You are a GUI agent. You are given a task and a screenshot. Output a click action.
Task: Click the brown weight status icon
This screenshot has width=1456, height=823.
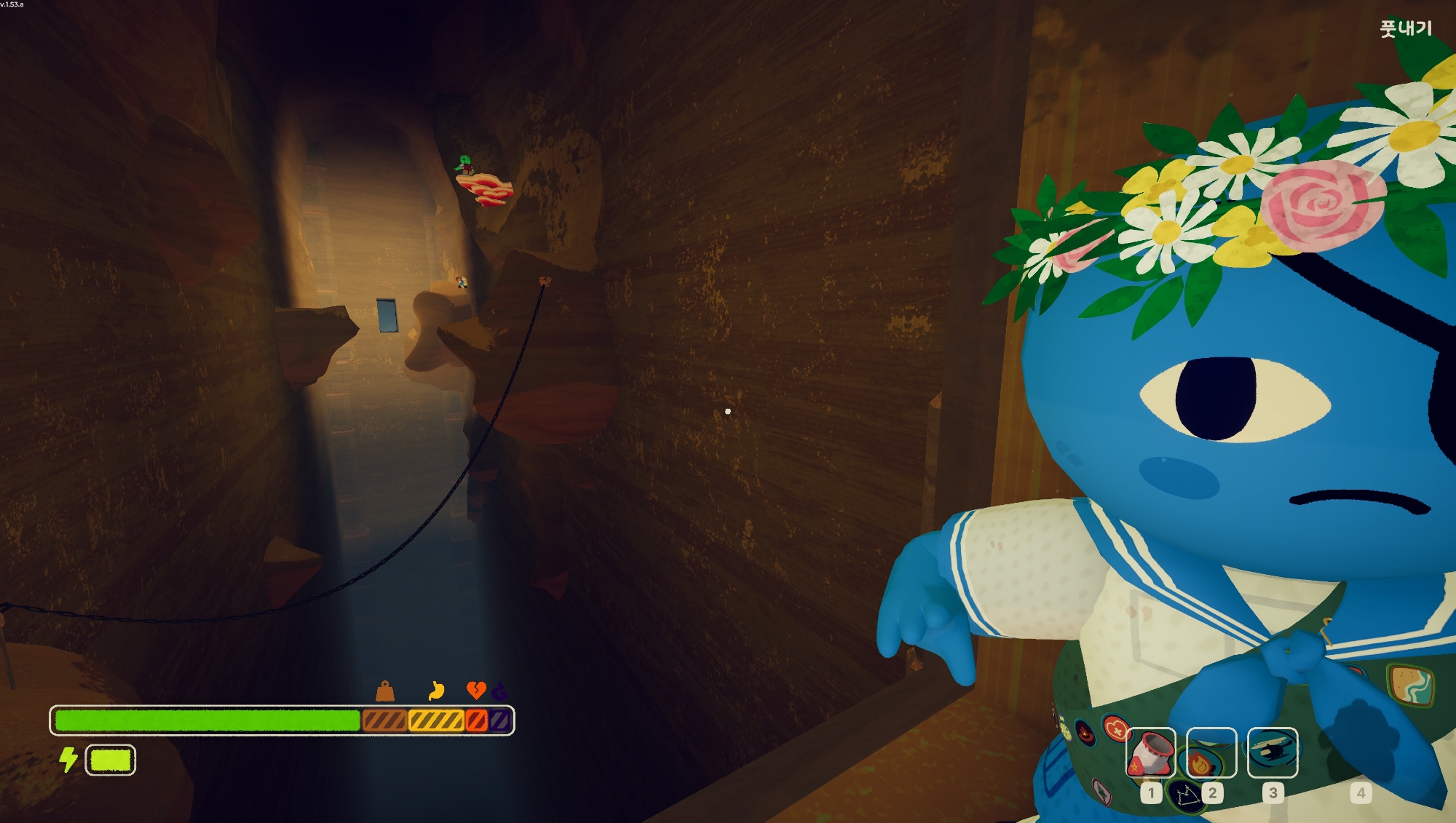[x=385, y=691]
